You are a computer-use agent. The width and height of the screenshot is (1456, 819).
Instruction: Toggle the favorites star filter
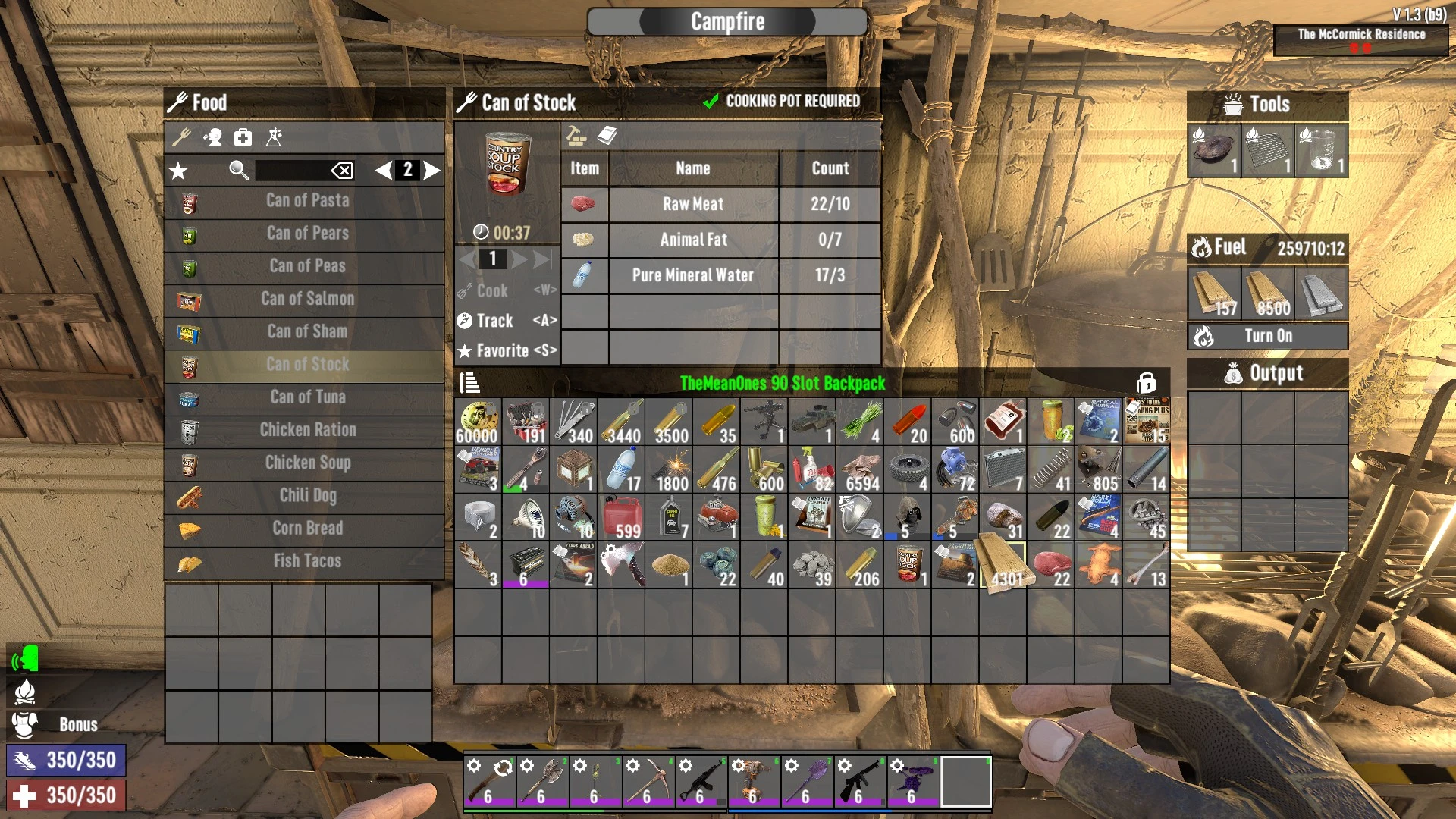(178, 171)
